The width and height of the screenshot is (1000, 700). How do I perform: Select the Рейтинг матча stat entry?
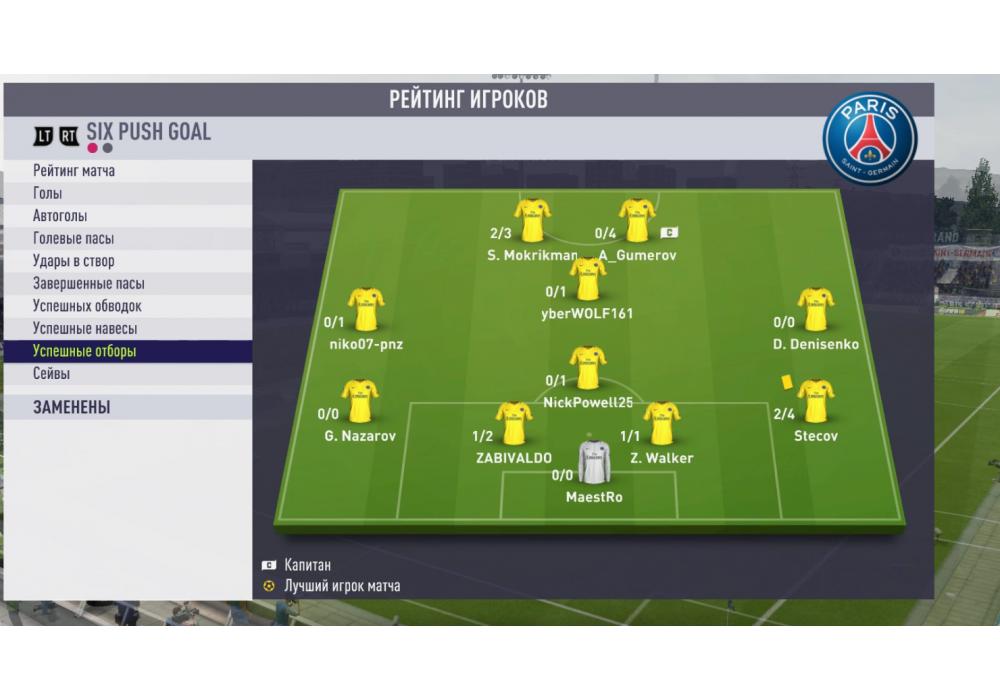pos(74,171)
